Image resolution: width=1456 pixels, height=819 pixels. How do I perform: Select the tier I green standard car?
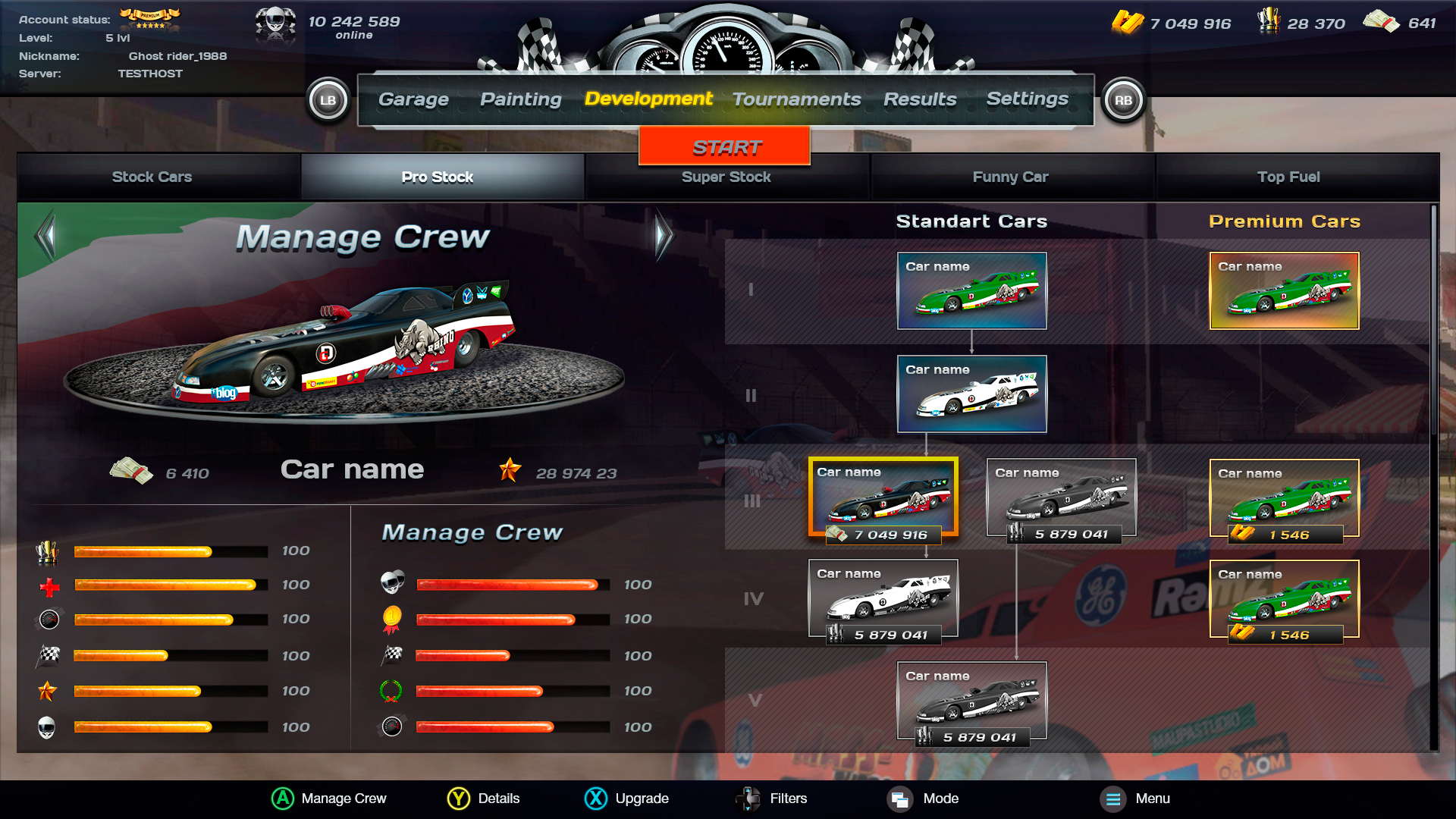pos(971,291)
